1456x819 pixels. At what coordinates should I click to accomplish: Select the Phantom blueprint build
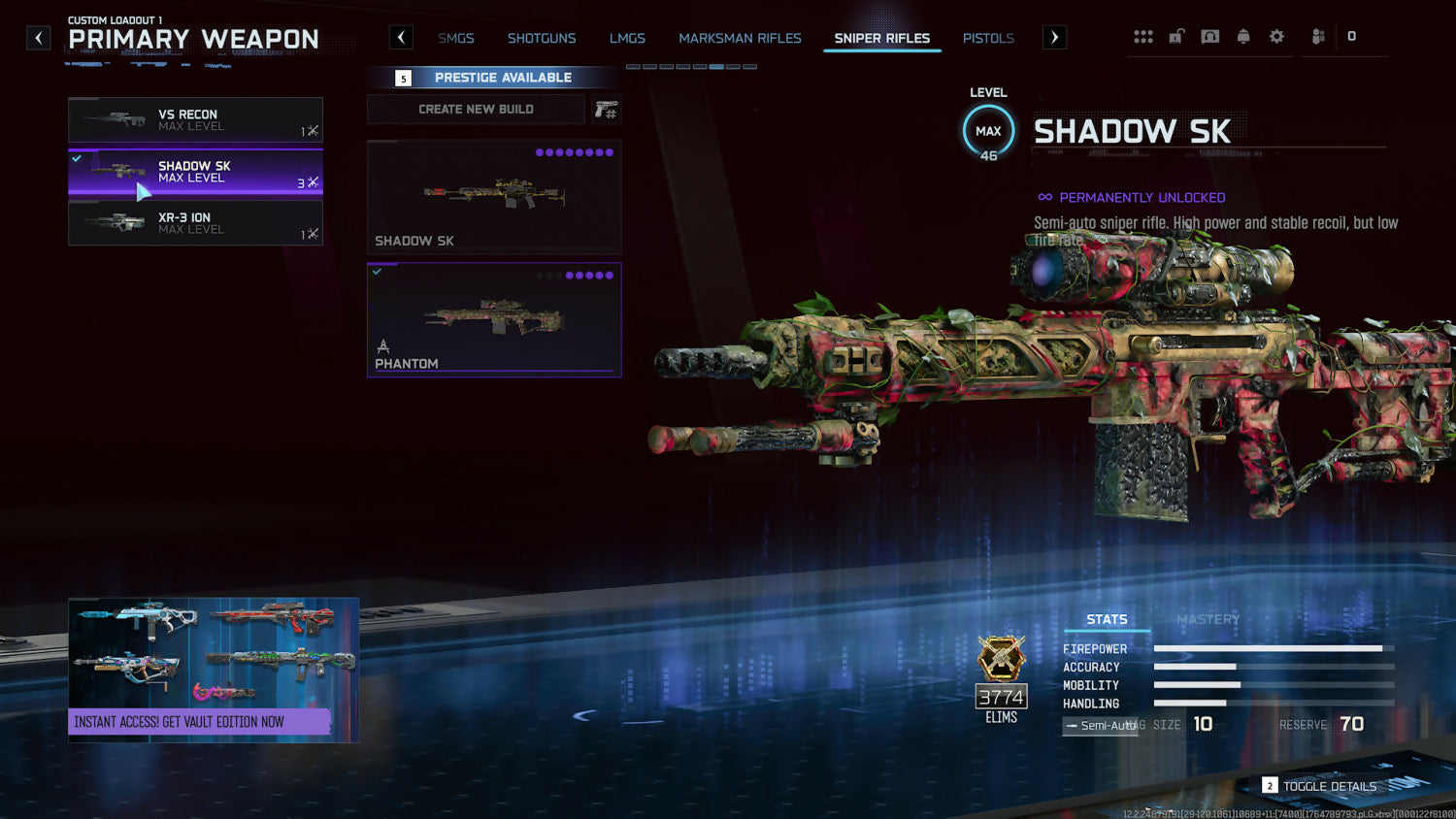click(494, 319)
